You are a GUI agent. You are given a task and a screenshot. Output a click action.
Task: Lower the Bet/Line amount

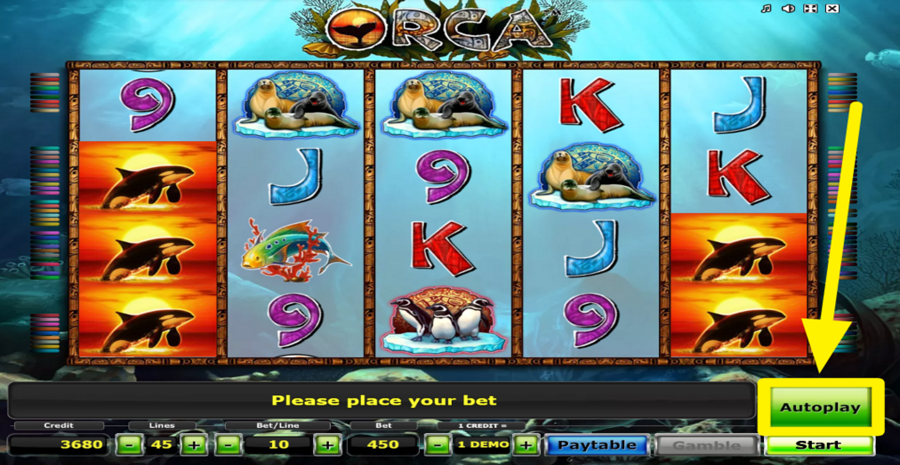pyautogui.click(x=229, y=444)
